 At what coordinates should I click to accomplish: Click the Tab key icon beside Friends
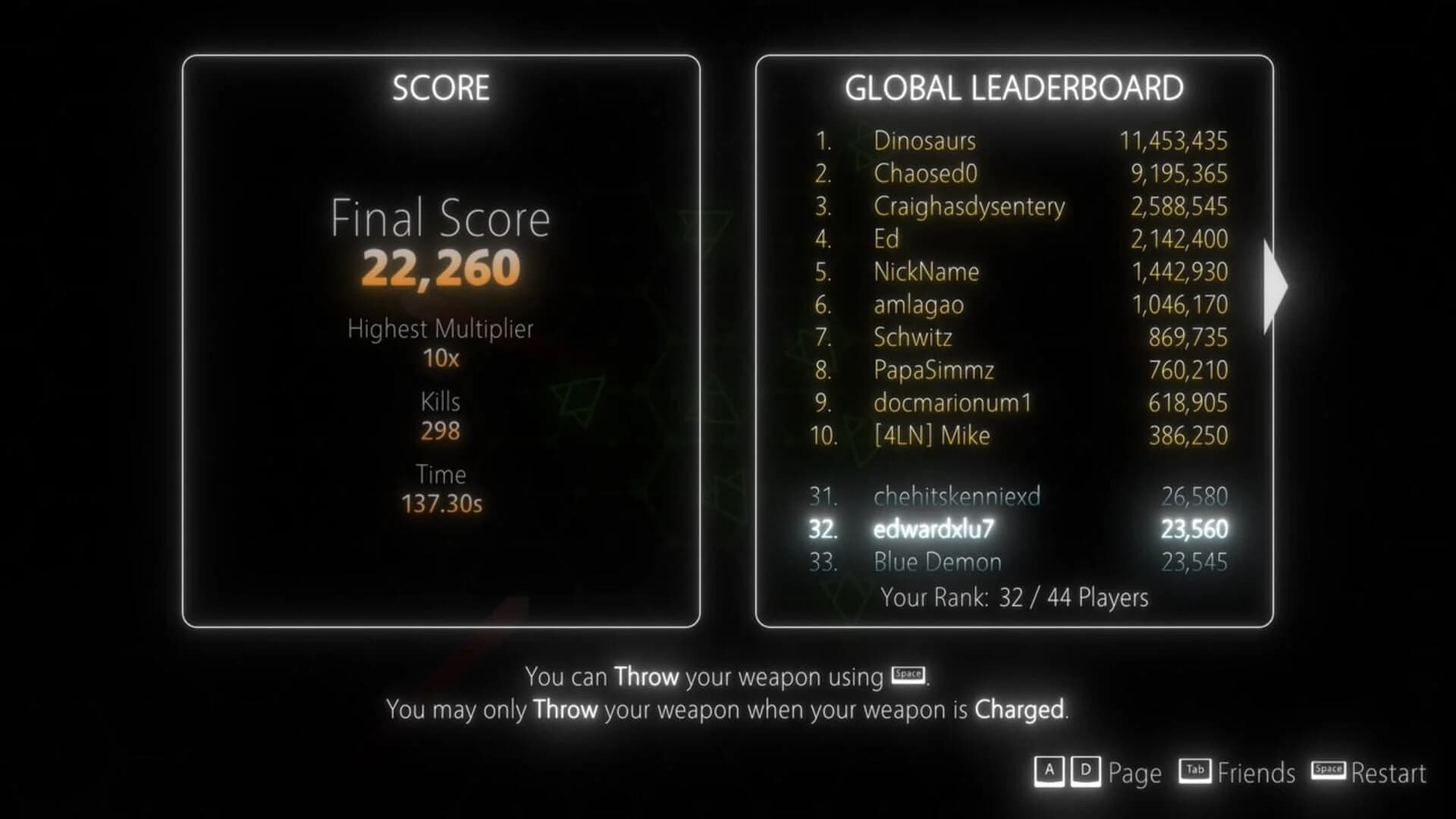[x=1195, y=771]
